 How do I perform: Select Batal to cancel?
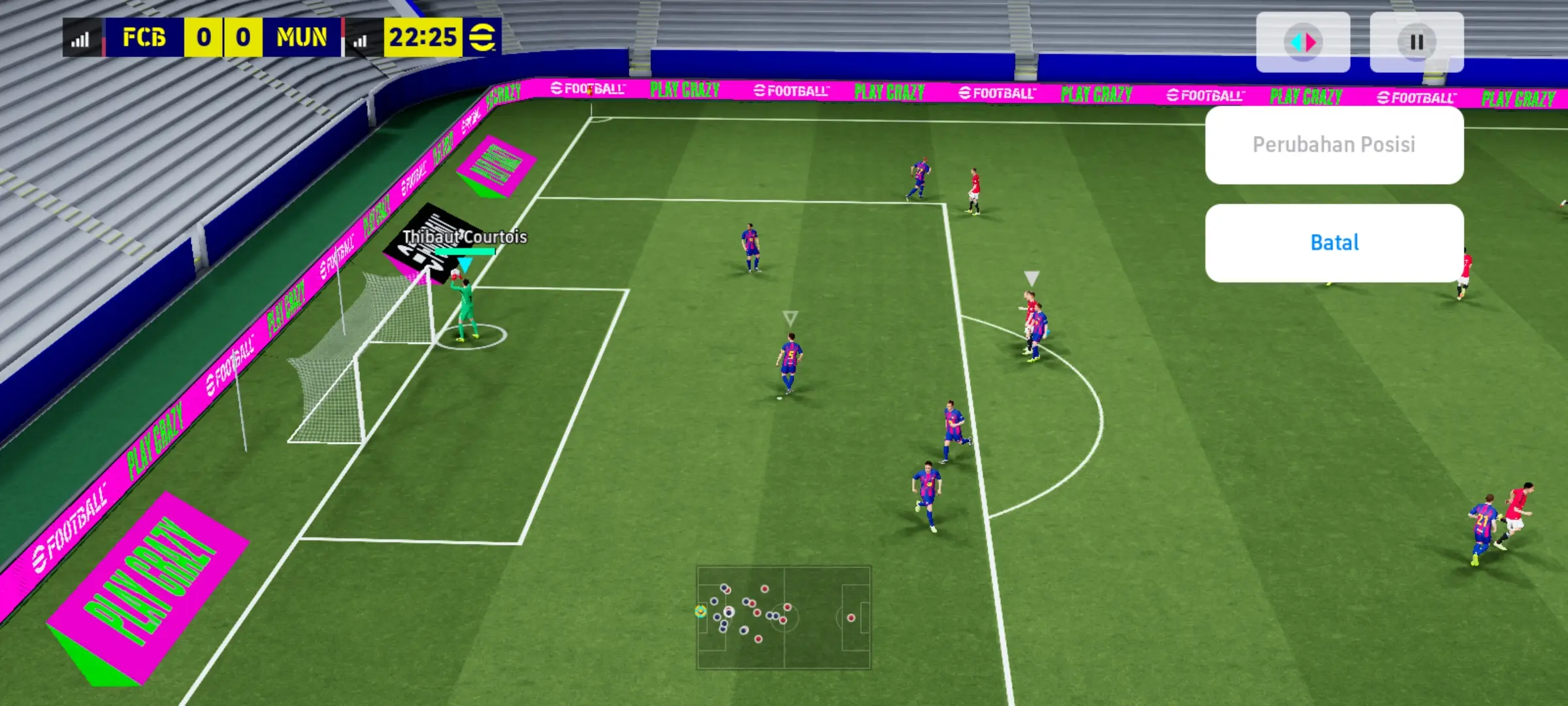(1333, 243)
